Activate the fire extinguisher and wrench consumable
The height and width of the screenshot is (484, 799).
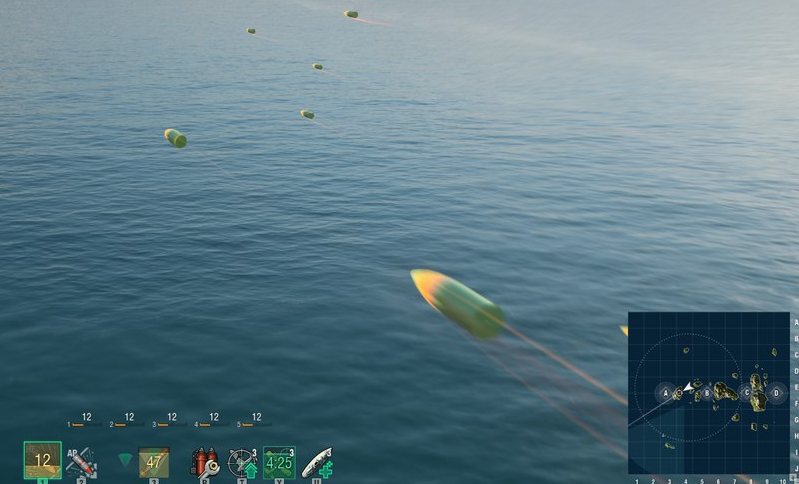point(205,462)
